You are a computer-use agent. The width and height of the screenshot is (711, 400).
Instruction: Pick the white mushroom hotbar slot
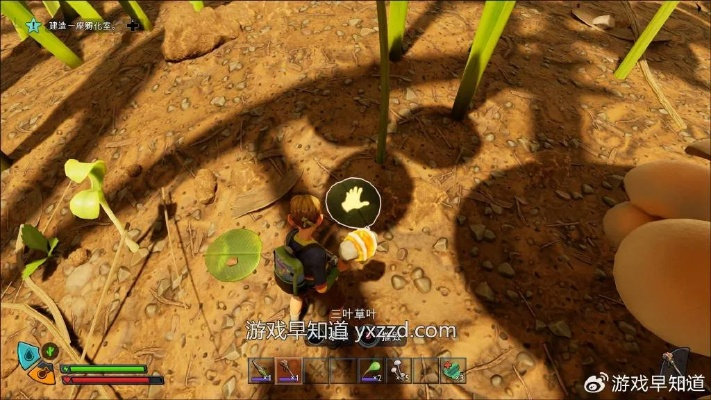coord(400,371)
